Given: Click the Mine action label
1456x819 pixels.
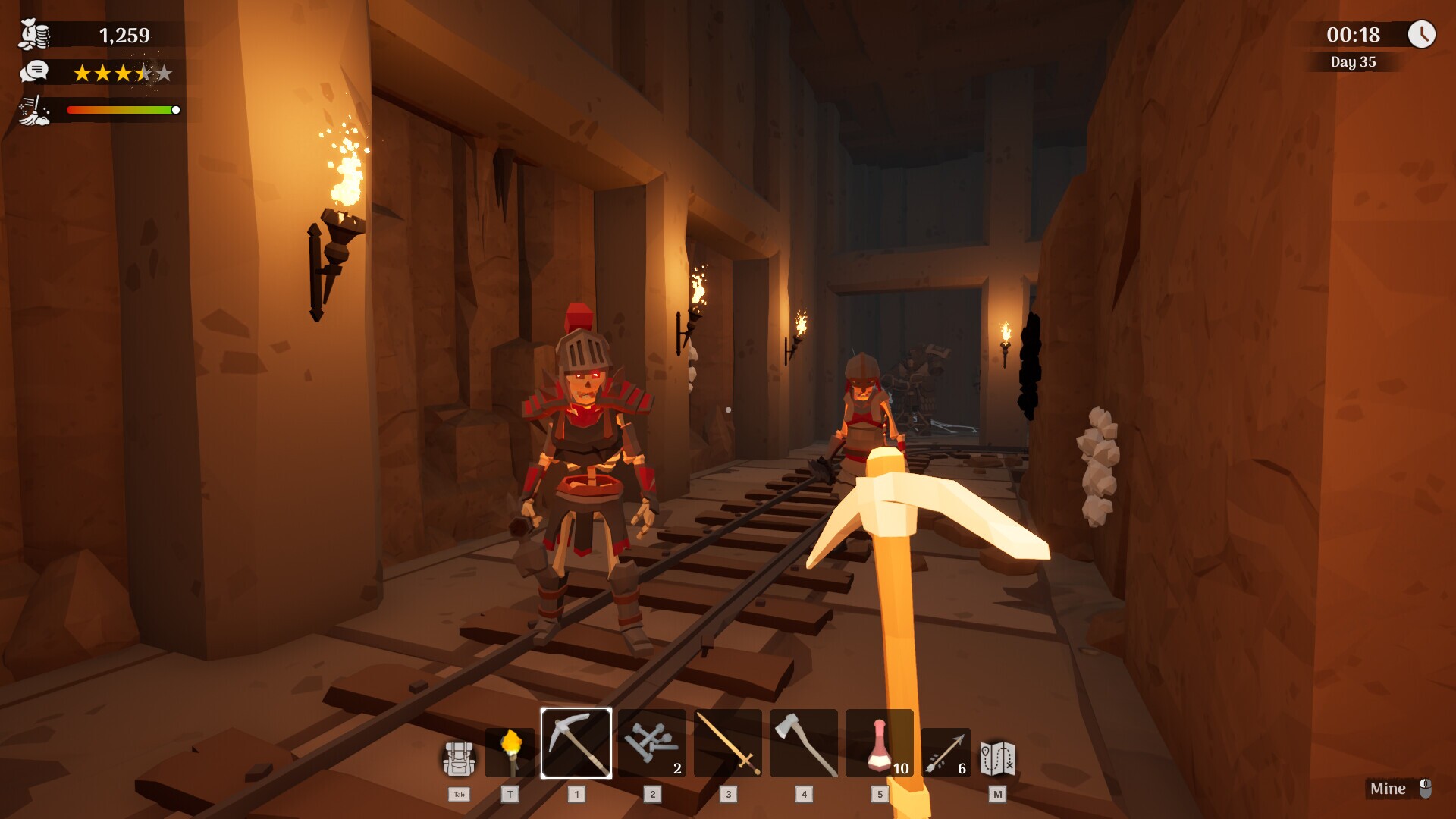Looking at the screenshot, I should (1390, 789).
